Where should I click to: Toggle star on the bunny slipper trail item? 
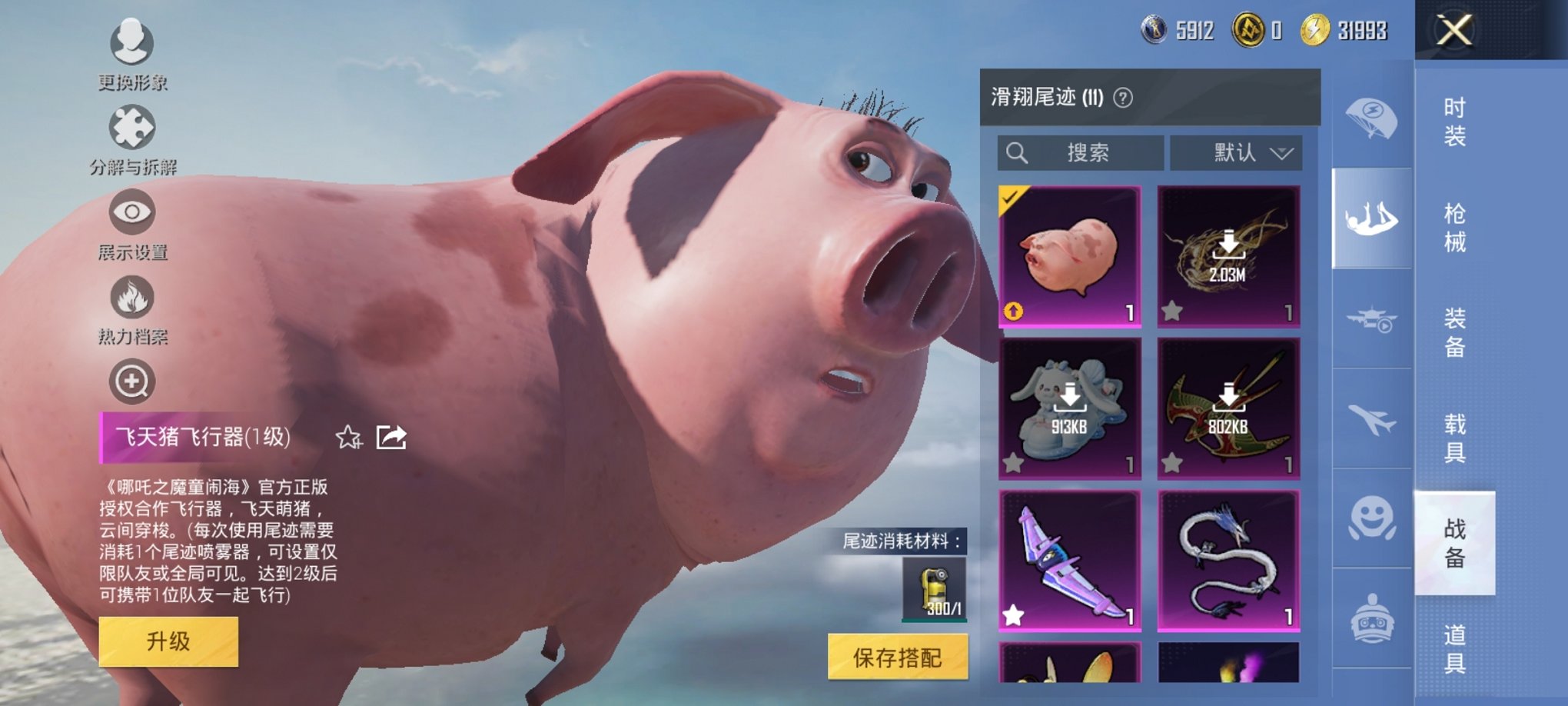pyautogui.click(x=1015, y=464)
